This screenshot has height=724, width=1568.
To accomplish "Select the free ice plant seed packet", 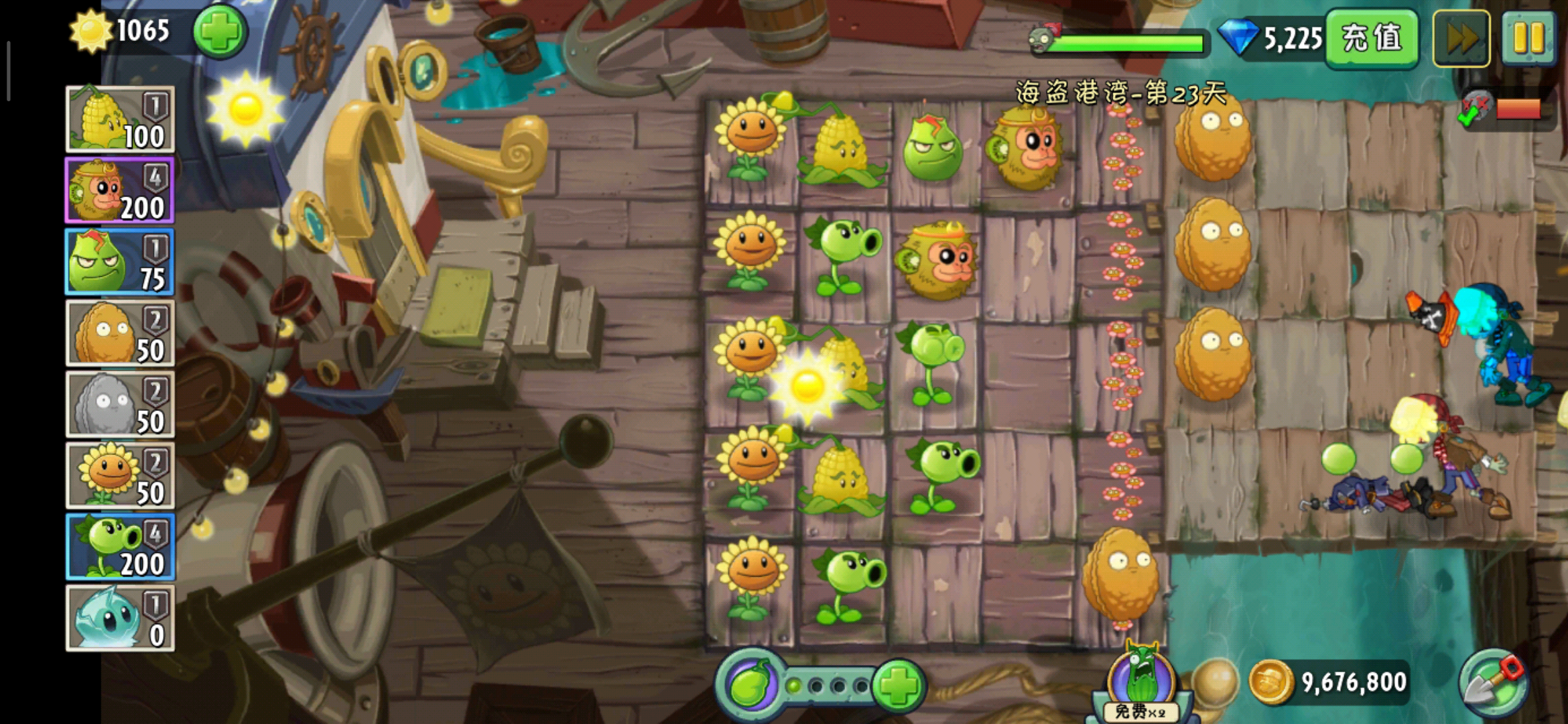I will (120, 618).
